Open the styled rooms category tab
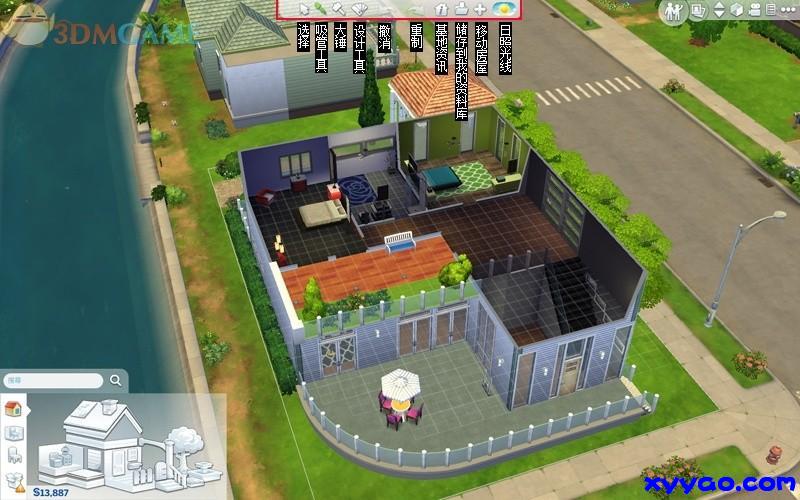Screen dimensions: 800x500 [x=13, y=433]
